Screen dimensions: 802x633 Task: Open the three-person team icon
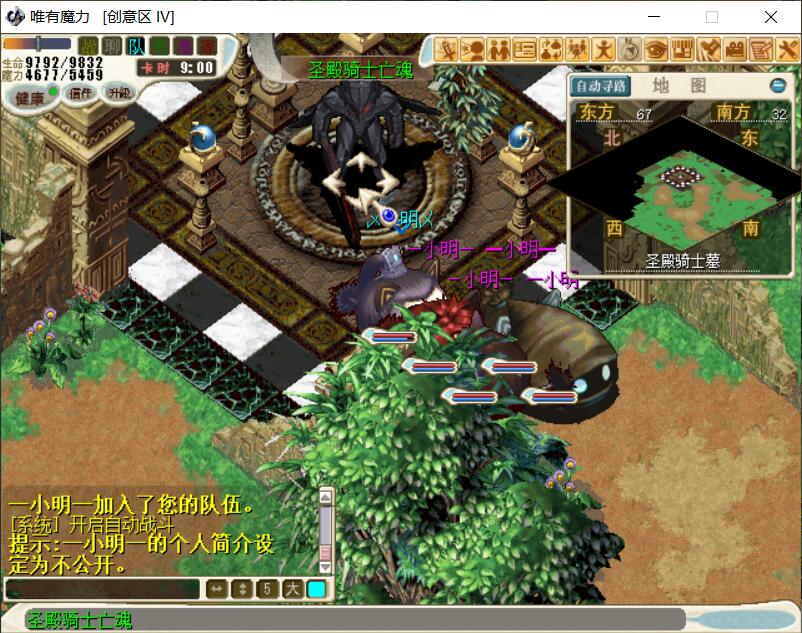tap(577, 48)
